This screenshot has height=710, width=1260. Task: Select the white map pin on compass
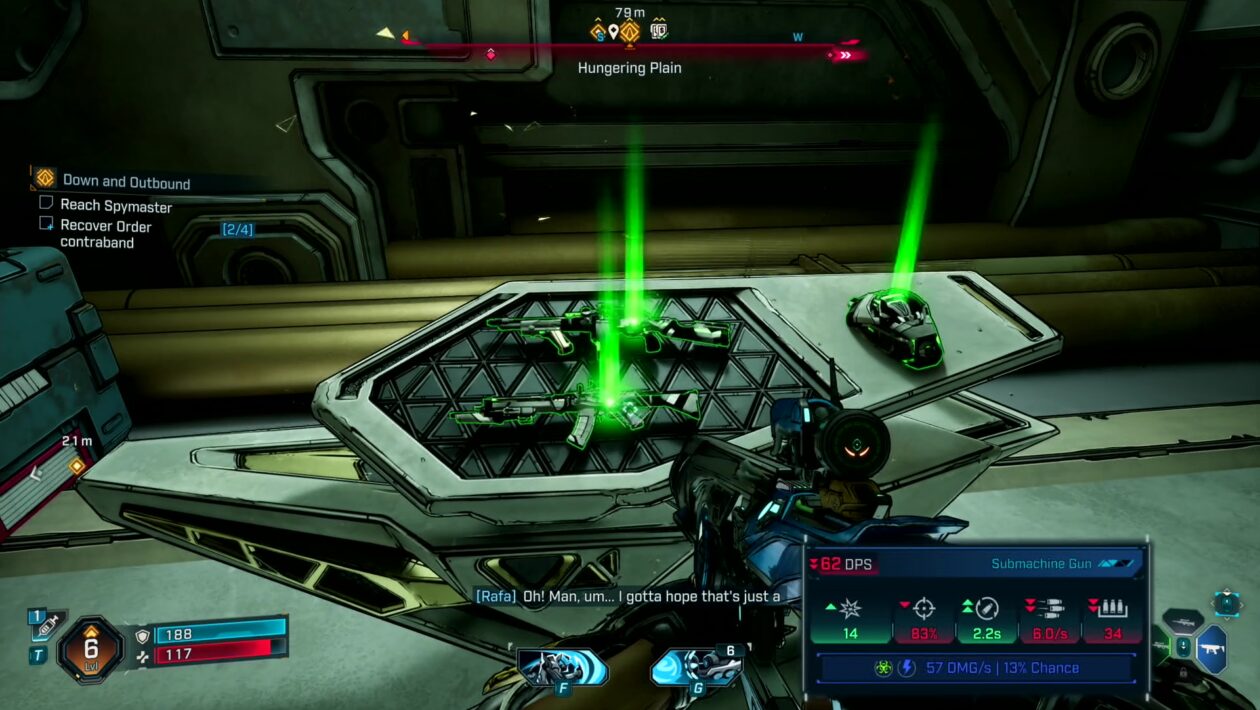(x=613, y=32)
